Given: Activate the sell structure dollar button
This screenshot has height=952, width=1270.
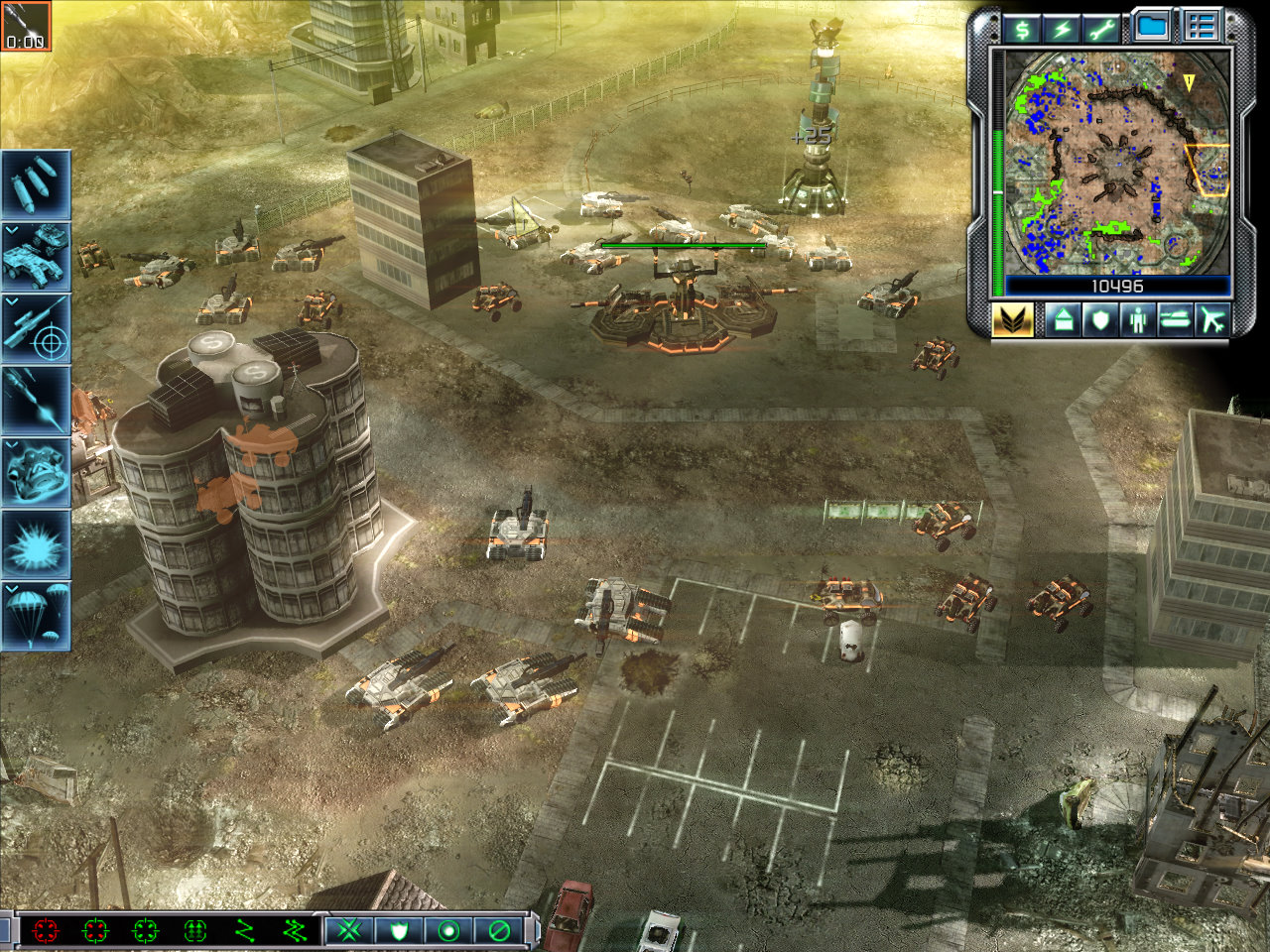Looking at the screenshot, I should [1021, 27].
